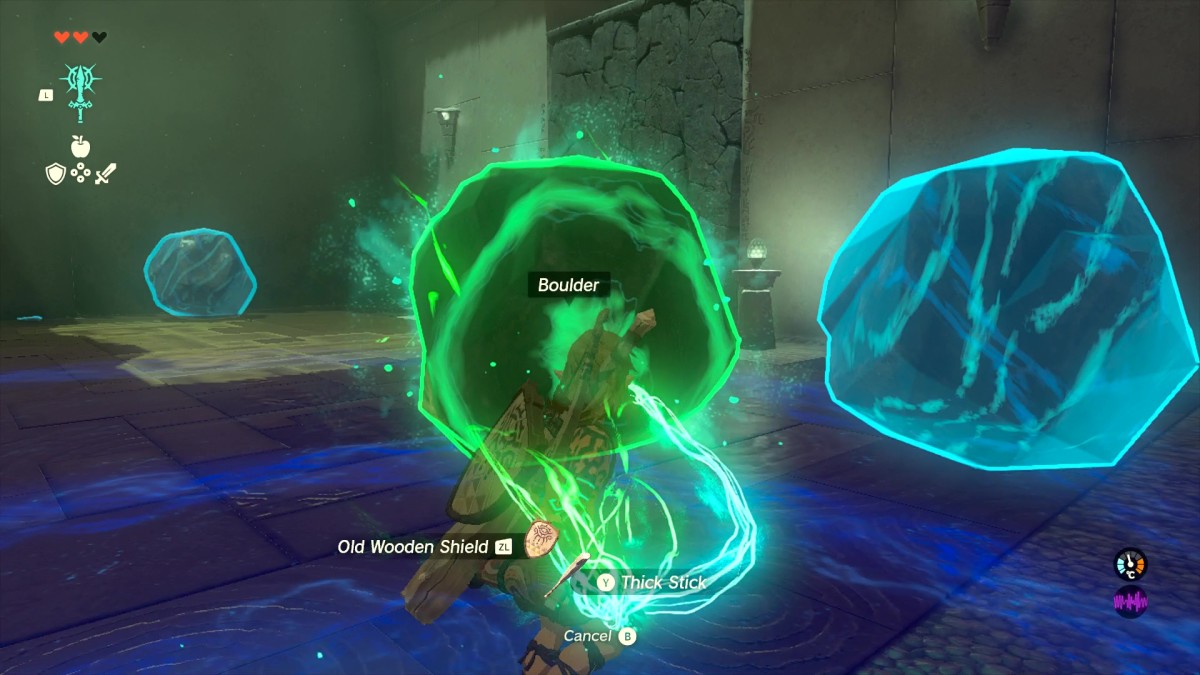Viewport: 1200px width, 675px height.
Task: Click the purple sound meter icon
Action: 1131,603
